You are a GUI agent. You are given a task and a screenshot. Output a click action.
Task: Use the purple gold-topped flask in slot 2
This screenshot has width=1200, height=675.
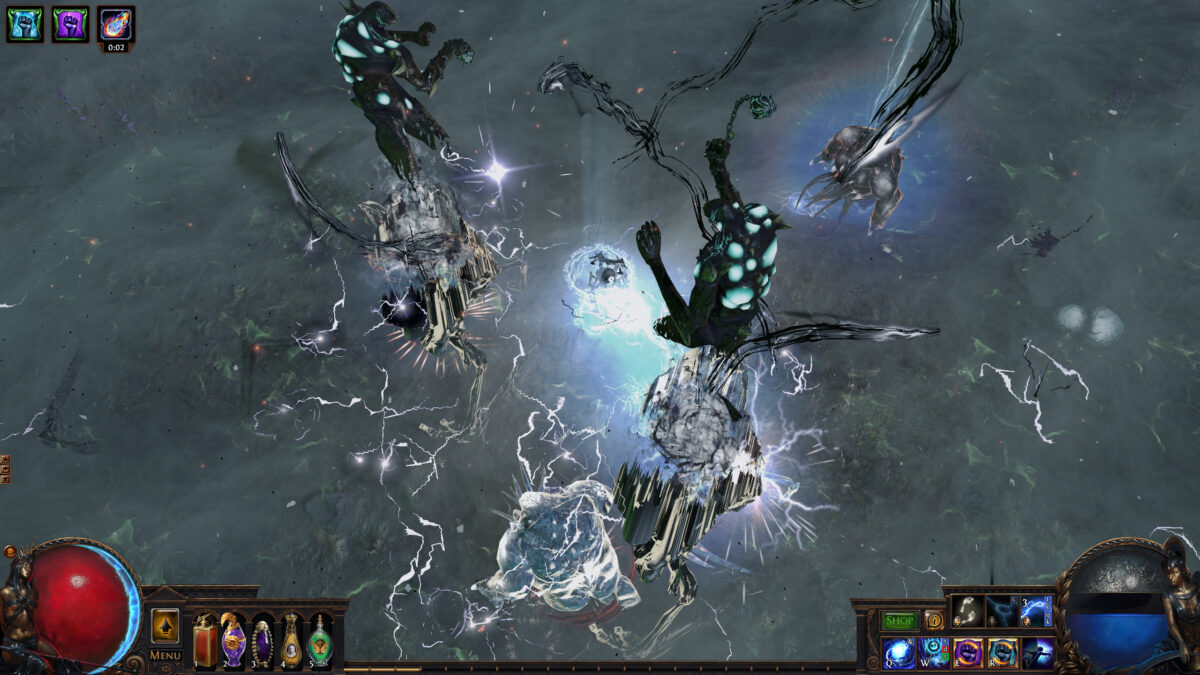click(234, 638)
